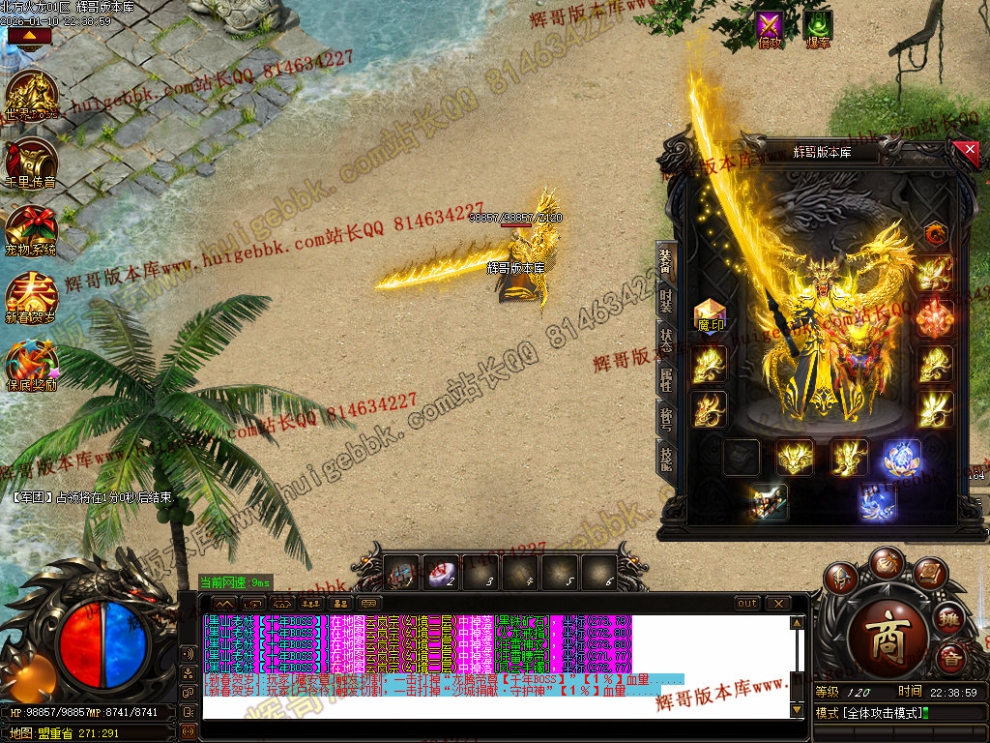Viewport: 990px width, 743px height.
Task: Use the item in hotbar slot 2
Action: point(441,572)
